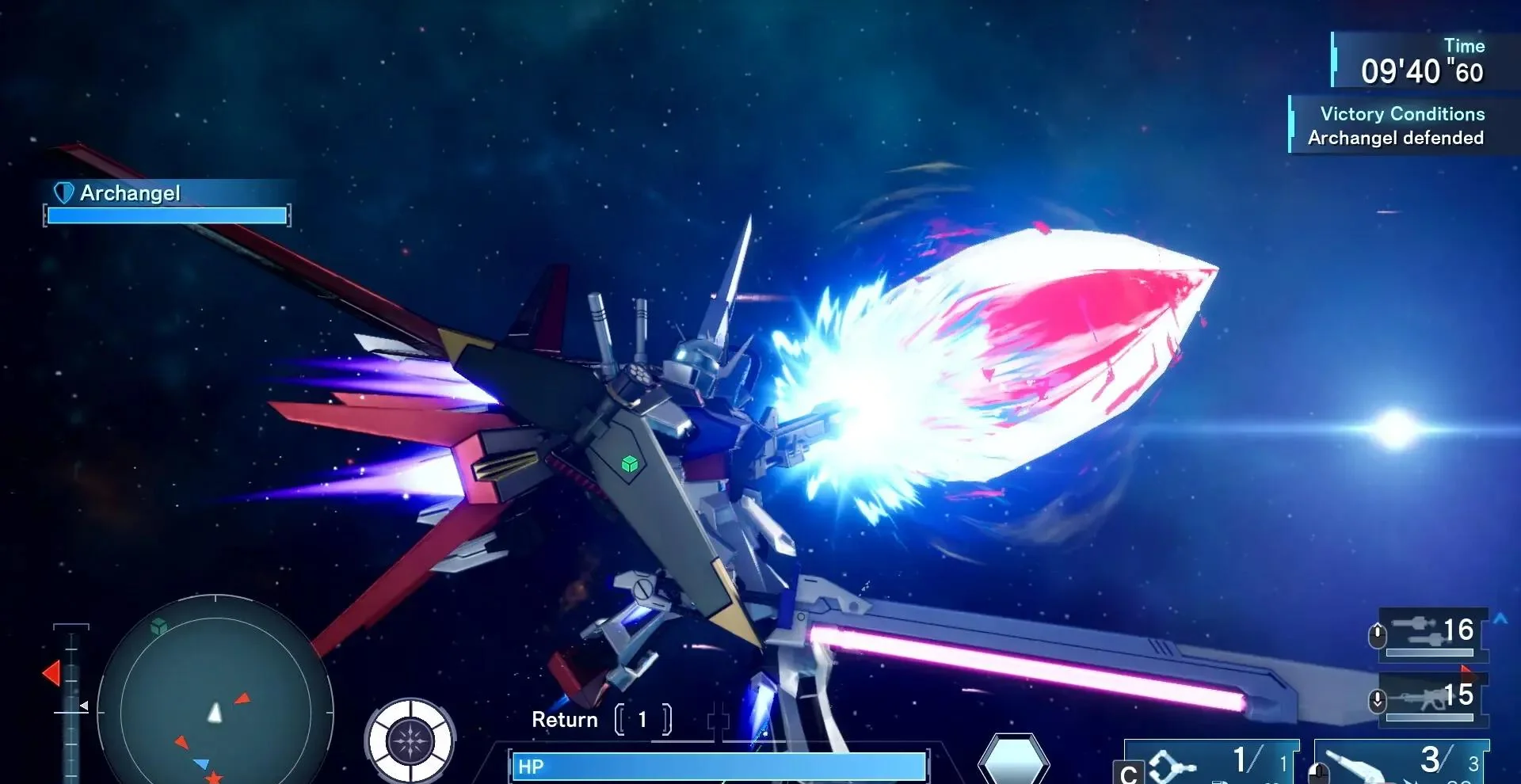Choose the claw weapon slot

1212,763
